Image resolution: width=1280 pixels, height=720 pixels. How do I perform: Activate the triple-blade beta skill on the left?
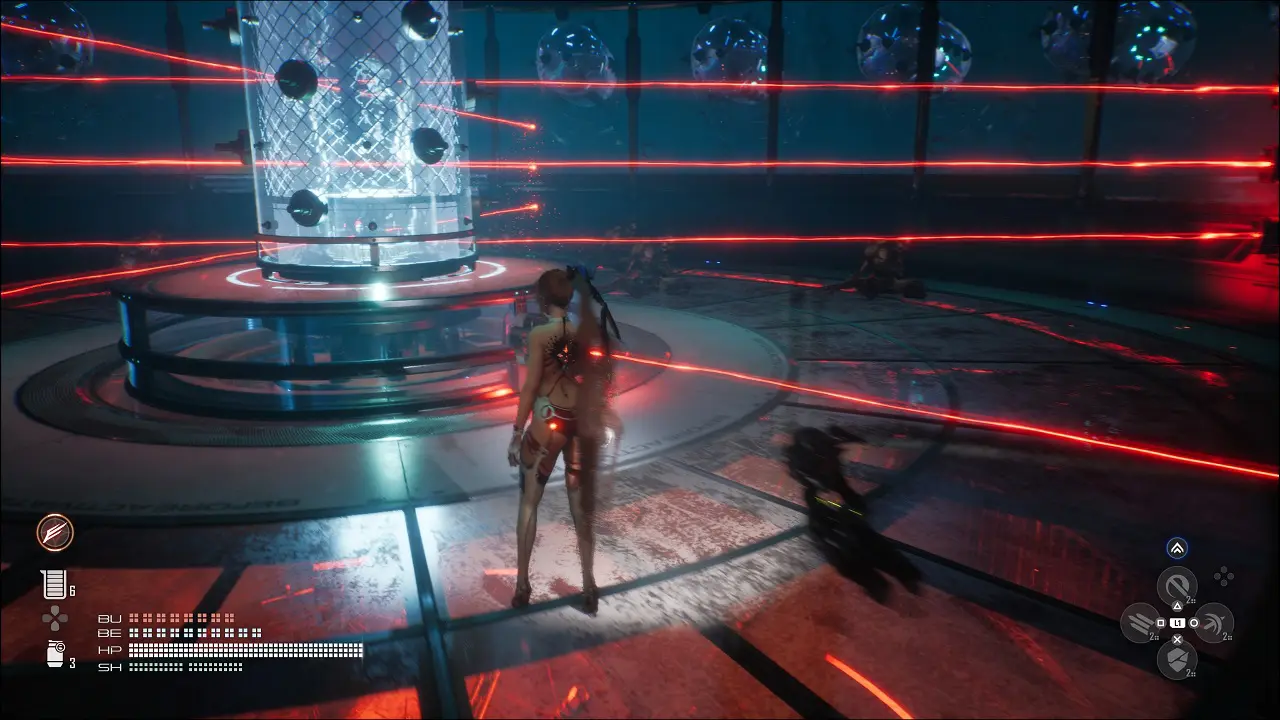click(x=1140, y=623)
